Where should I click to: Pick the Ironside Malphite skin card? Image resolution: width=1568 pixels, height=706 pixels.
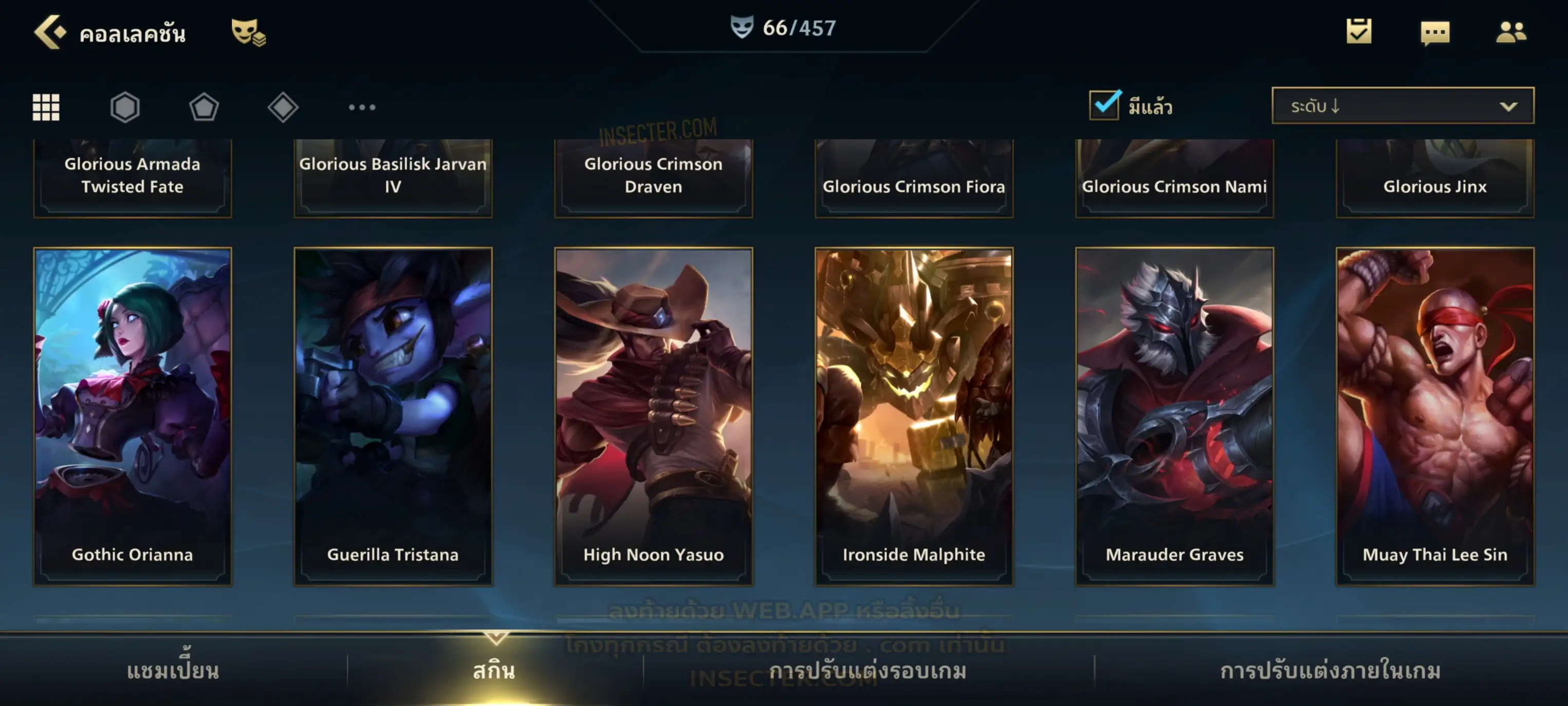pyautogui.click(x=914, y=416)
